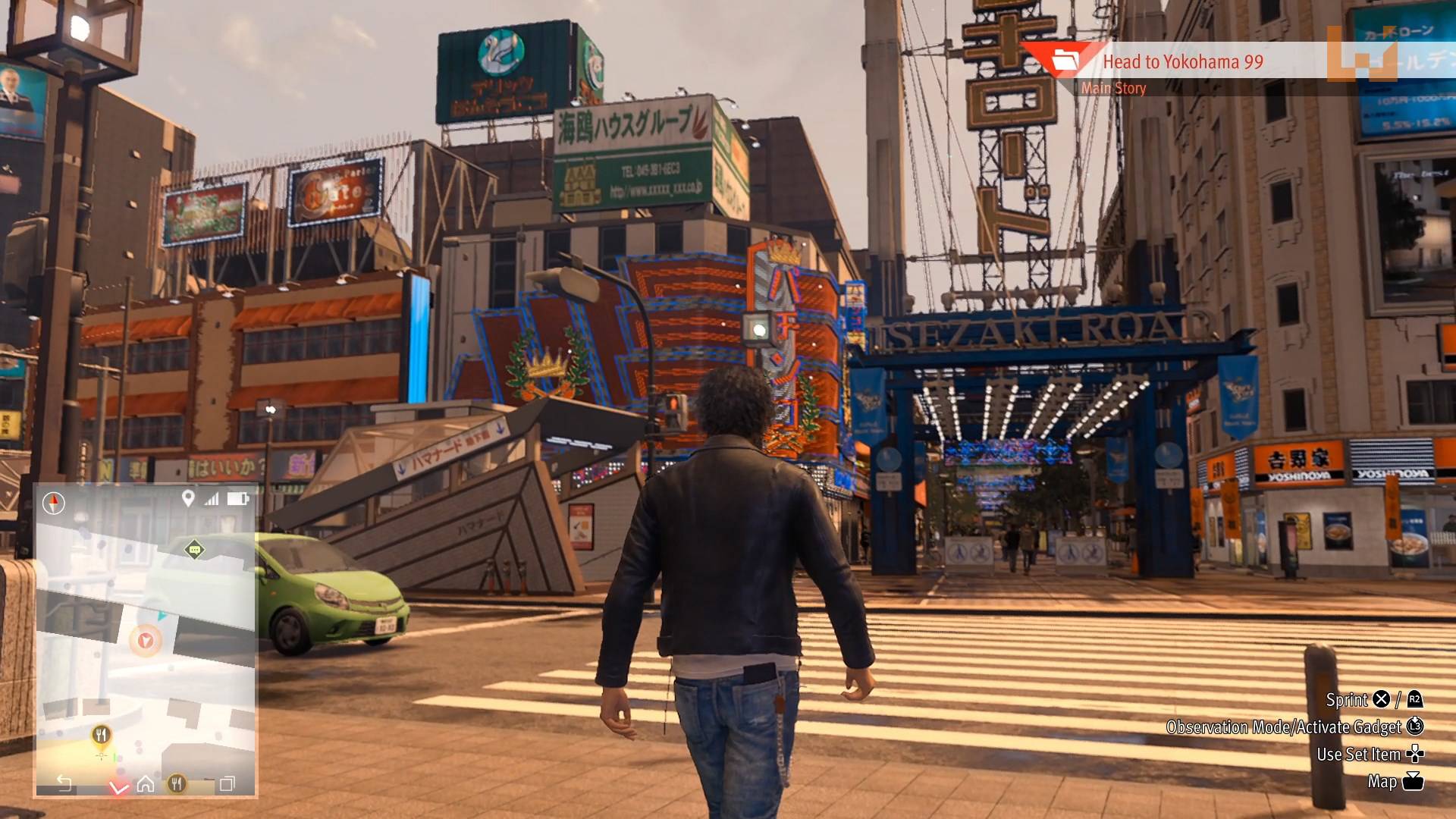Select the green speech-bubble marker on the minimap

click(x=195, y=549)
